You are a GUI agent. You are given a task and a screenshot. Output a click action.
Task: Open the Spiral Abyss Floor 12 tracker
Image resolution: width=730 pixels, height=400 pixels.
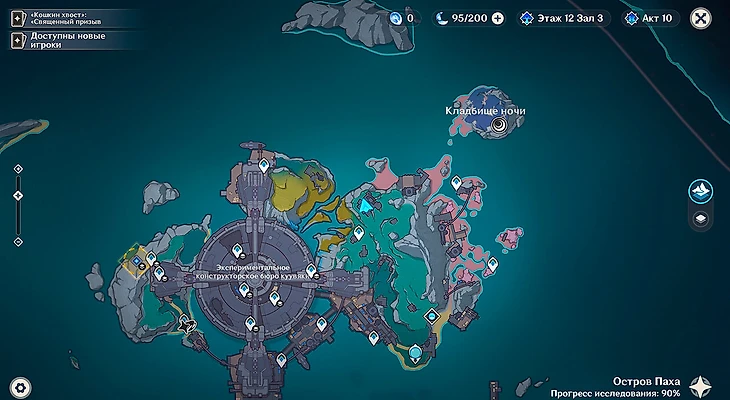[561, 18]
